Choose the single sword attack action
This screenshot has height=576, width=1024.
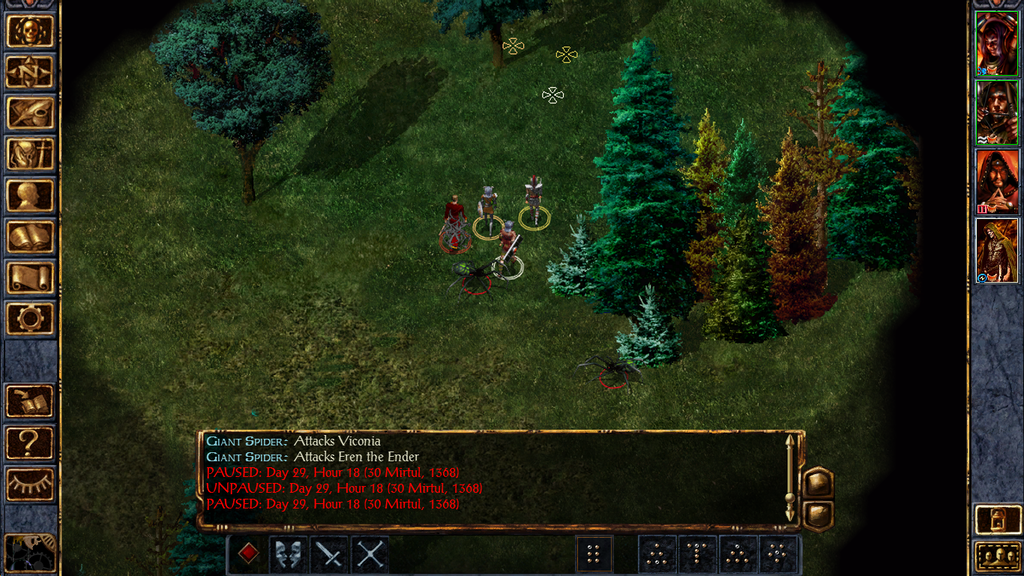(x=329, y=554)
